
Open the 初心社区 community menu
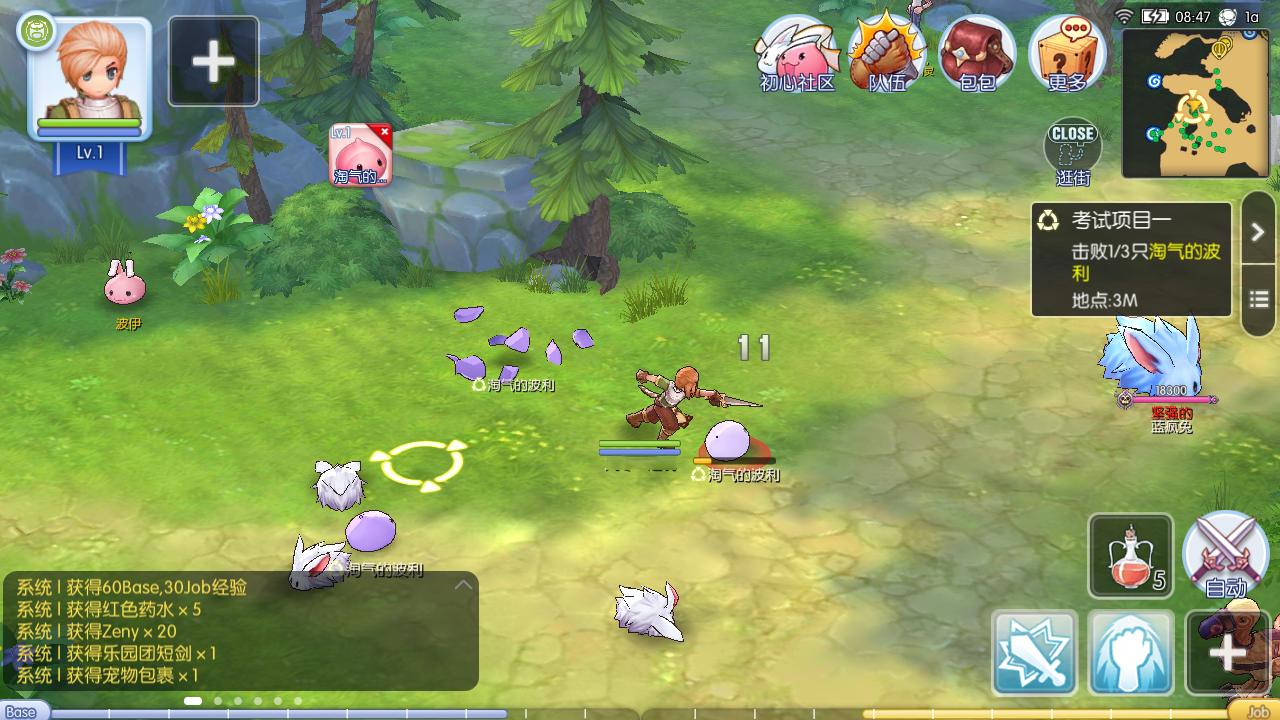797,54
